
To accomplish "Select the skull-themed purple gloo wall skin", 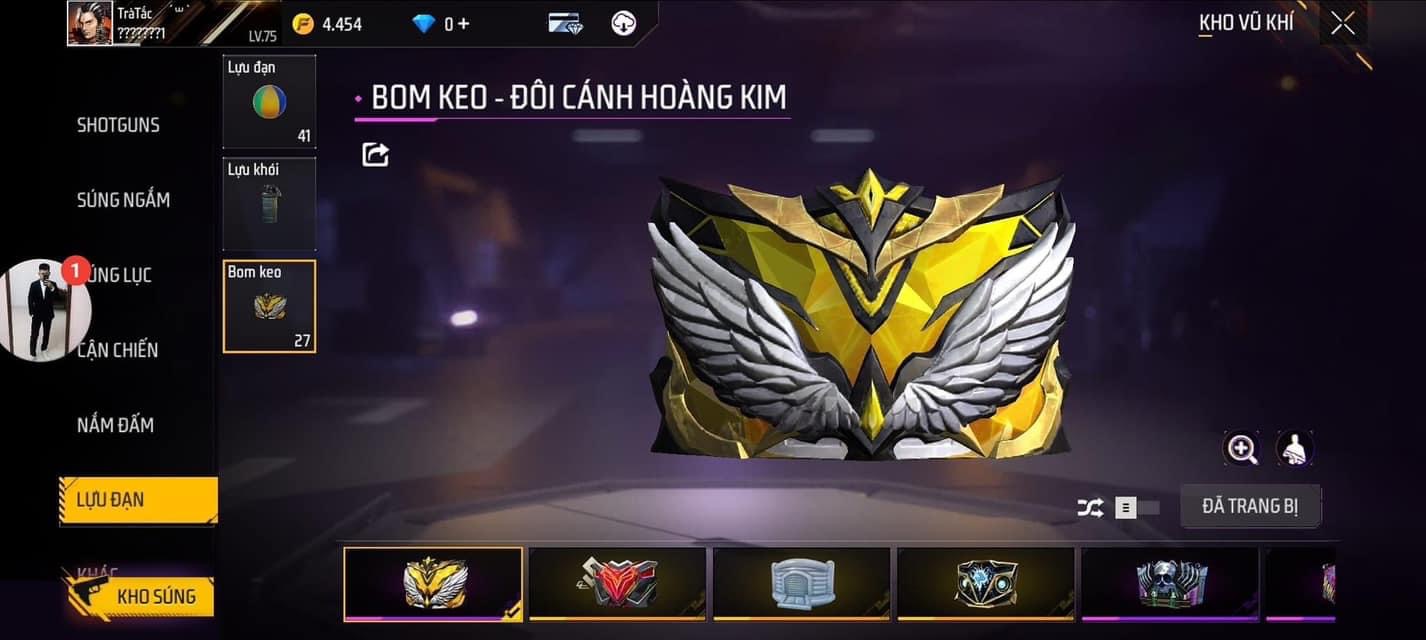I will tap(1170, 583).
